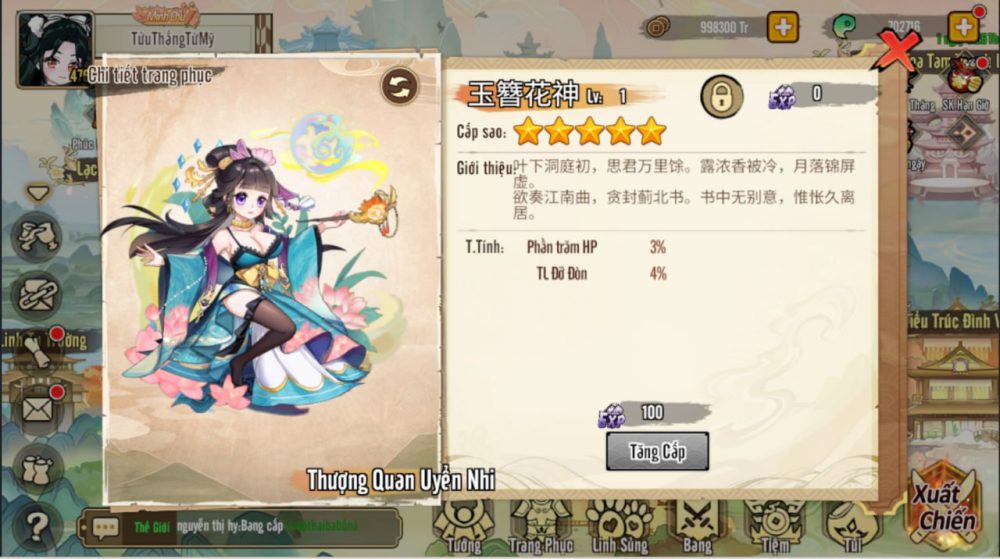Open the Linh Sủng pet menu
Image resolution: width=1000 pixels, height=559 pixels.
point(619,527)
